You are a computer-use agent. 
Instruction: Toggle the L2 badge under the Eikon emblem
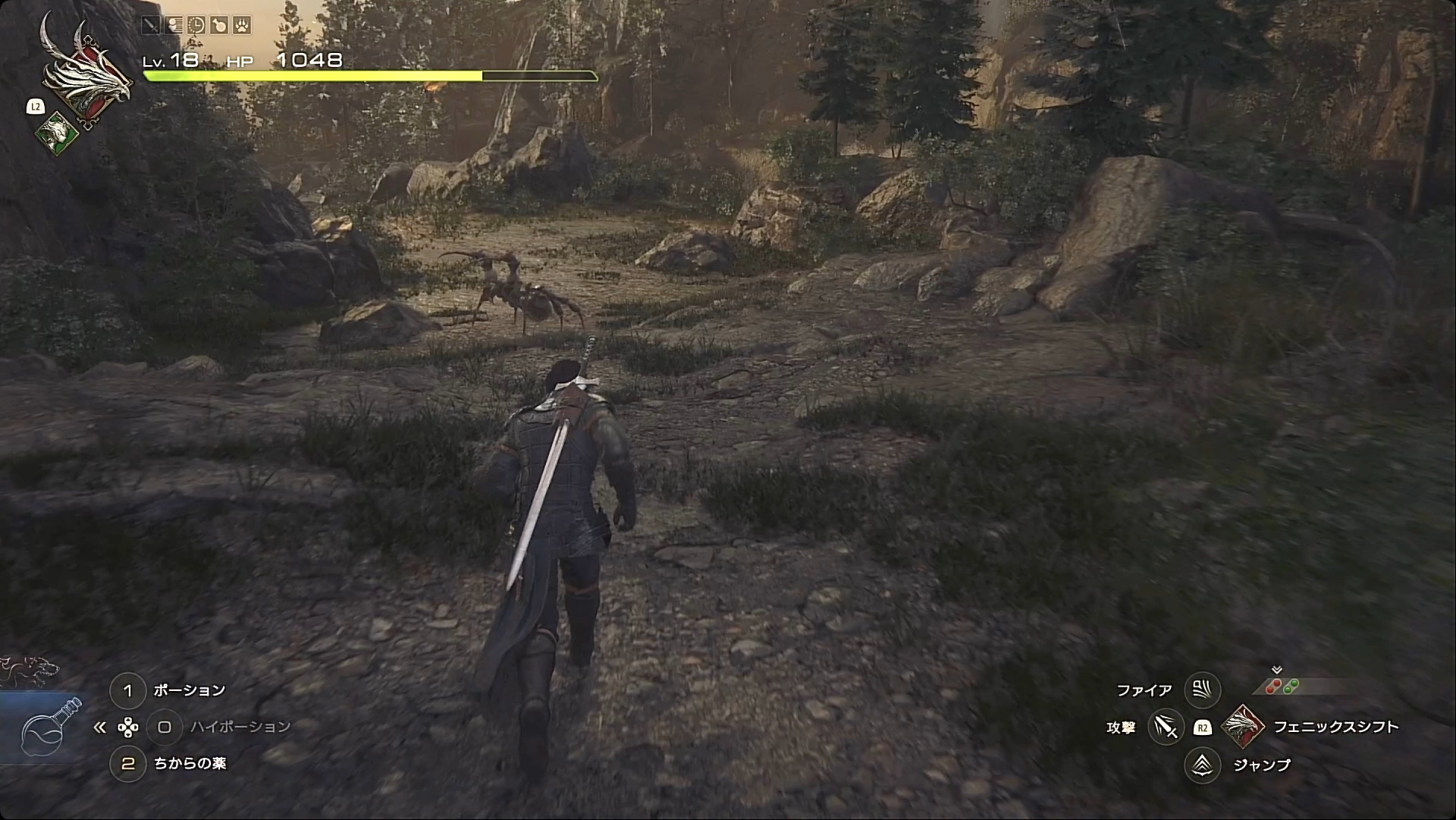35,107
